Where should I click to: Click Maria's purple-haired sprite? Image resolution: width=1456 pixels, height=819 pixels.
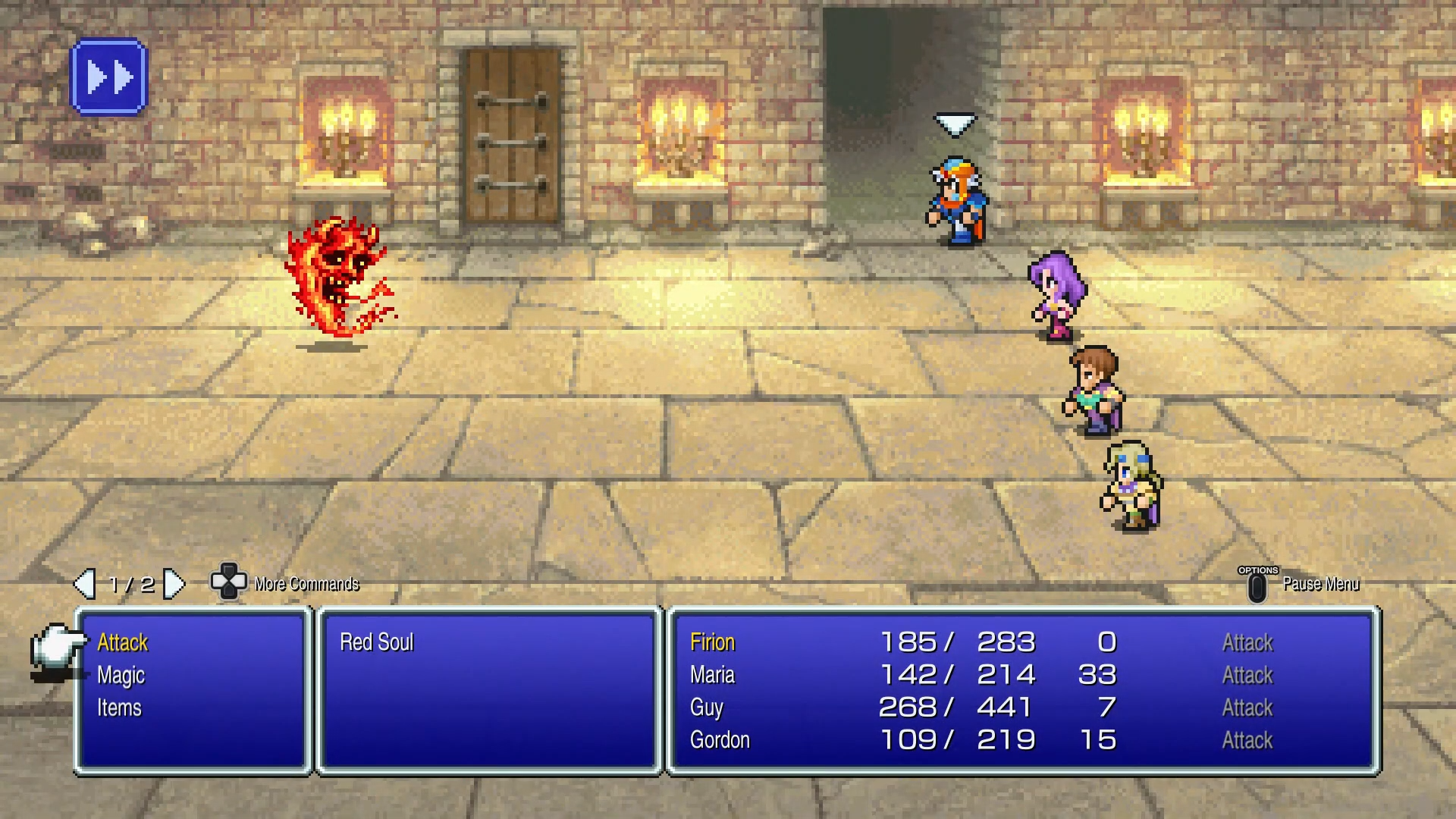coord(1058,296)
